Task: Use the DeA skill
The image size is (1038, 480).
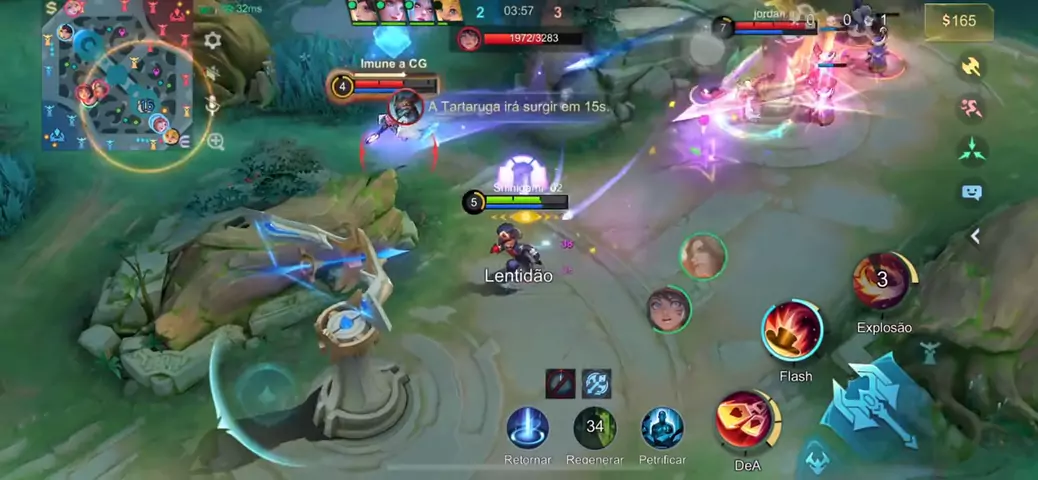Action: point(745,420)
